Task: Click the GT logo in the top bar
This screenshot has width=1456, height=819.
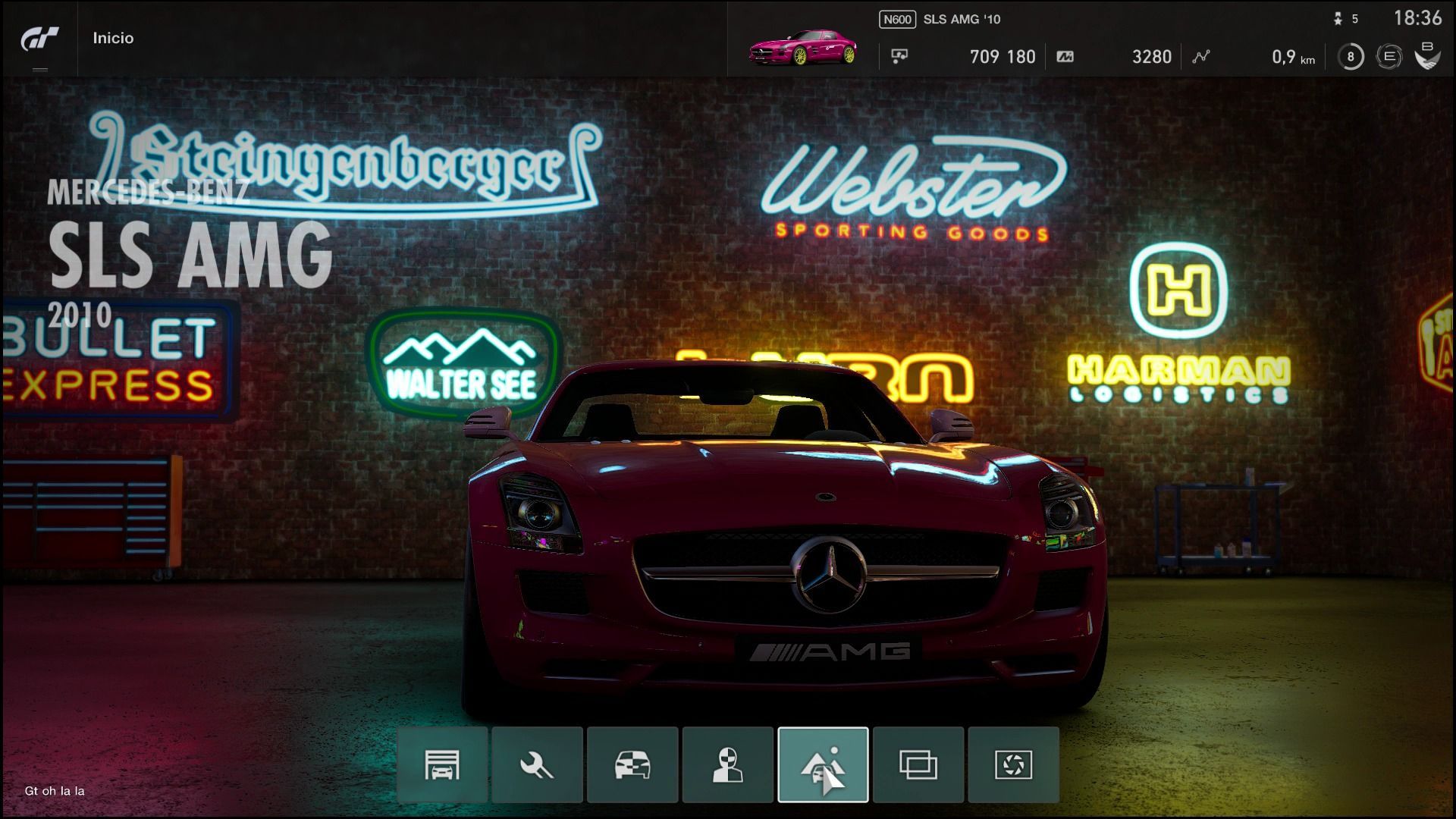Action: 39,39
